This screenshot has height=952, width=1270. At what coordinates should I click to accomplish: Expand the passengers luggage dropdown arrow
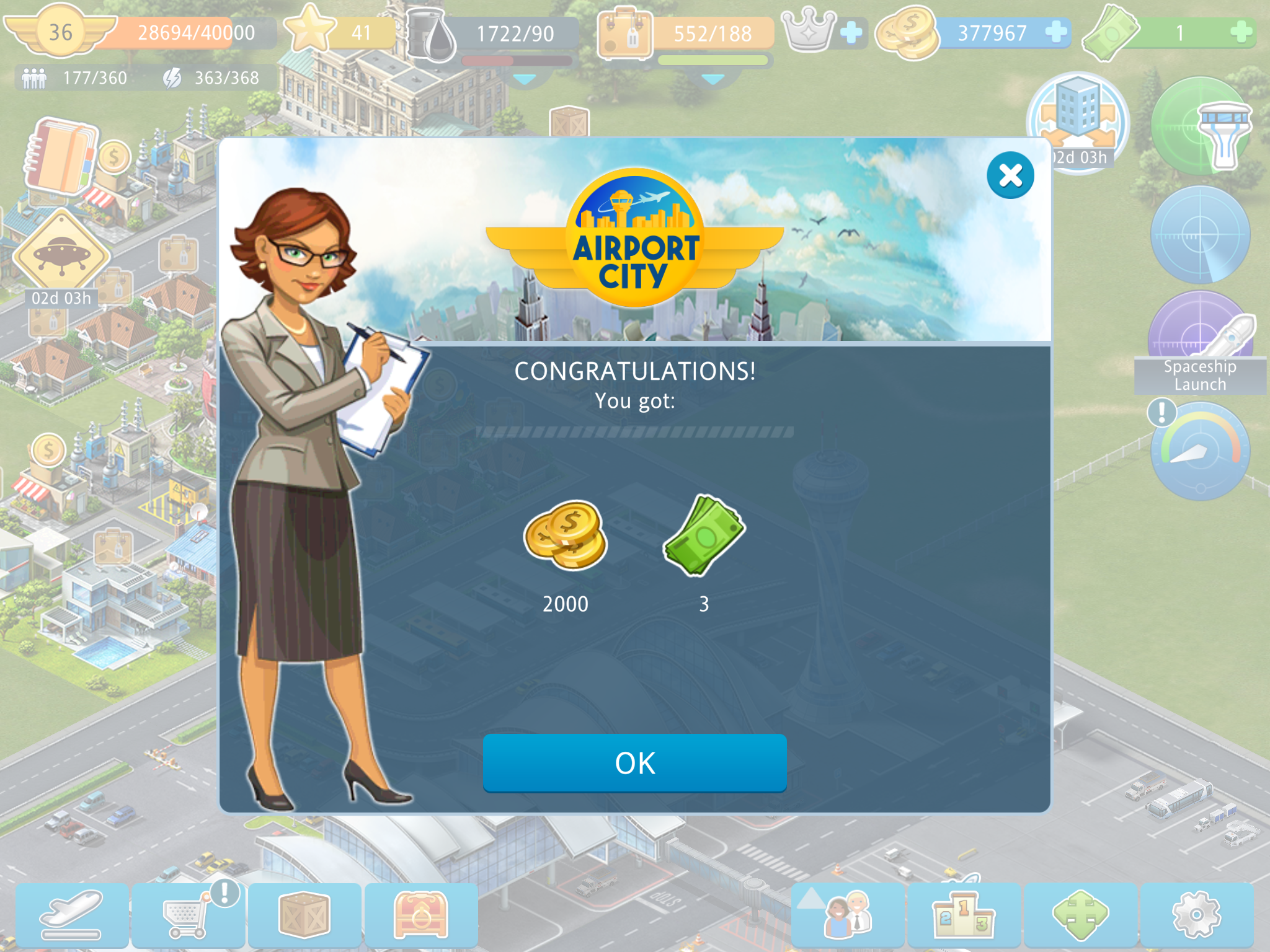click(x=713, y=79)
